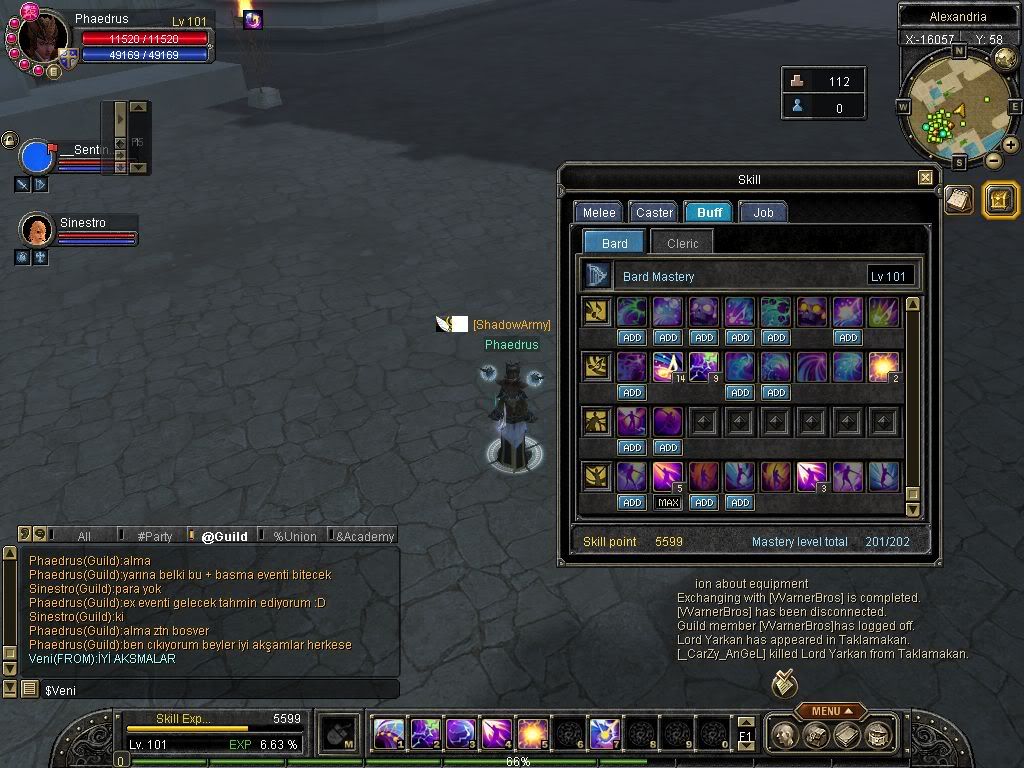1024x768 pixels.
Task: Zoom out the minimap with the minus button
Action: (x=993, y=160)
